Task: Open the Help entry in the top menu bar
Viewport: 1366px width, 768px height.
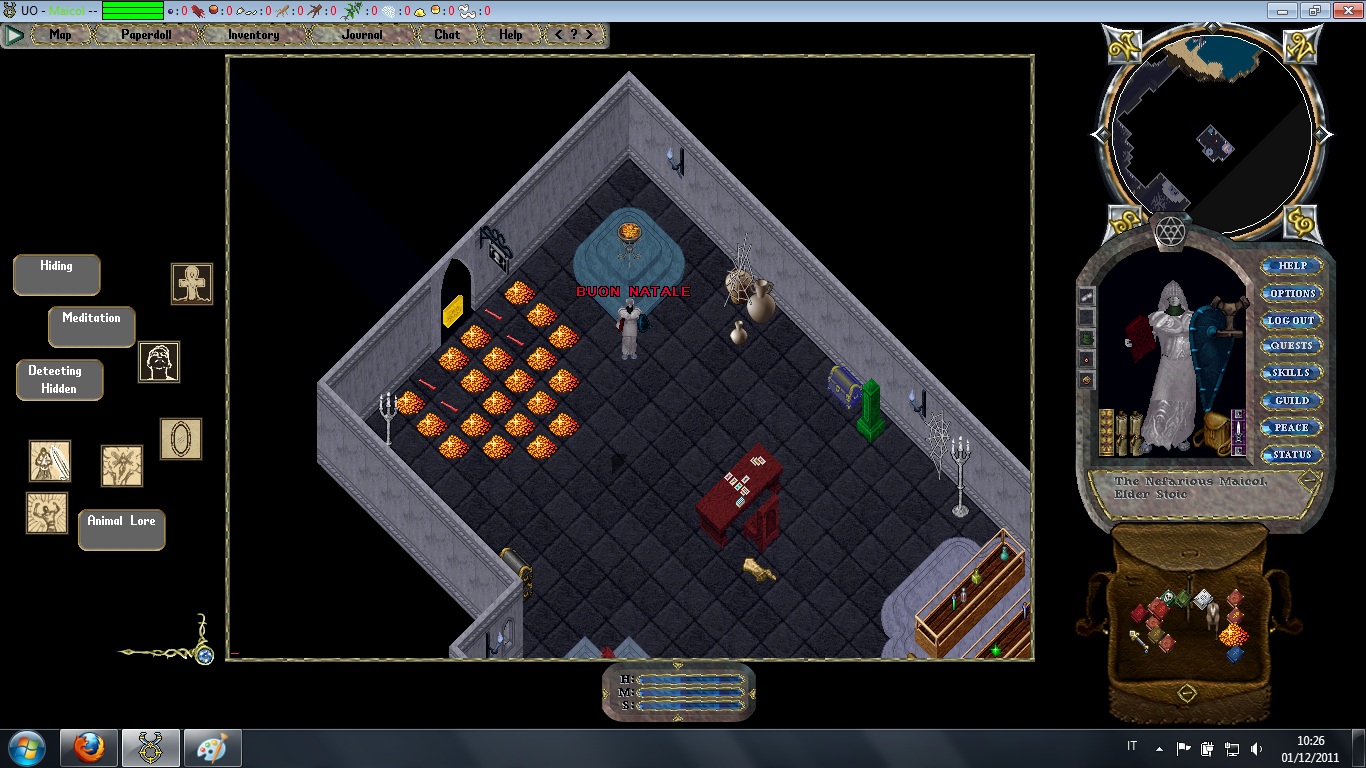Action: coord(511,35)
